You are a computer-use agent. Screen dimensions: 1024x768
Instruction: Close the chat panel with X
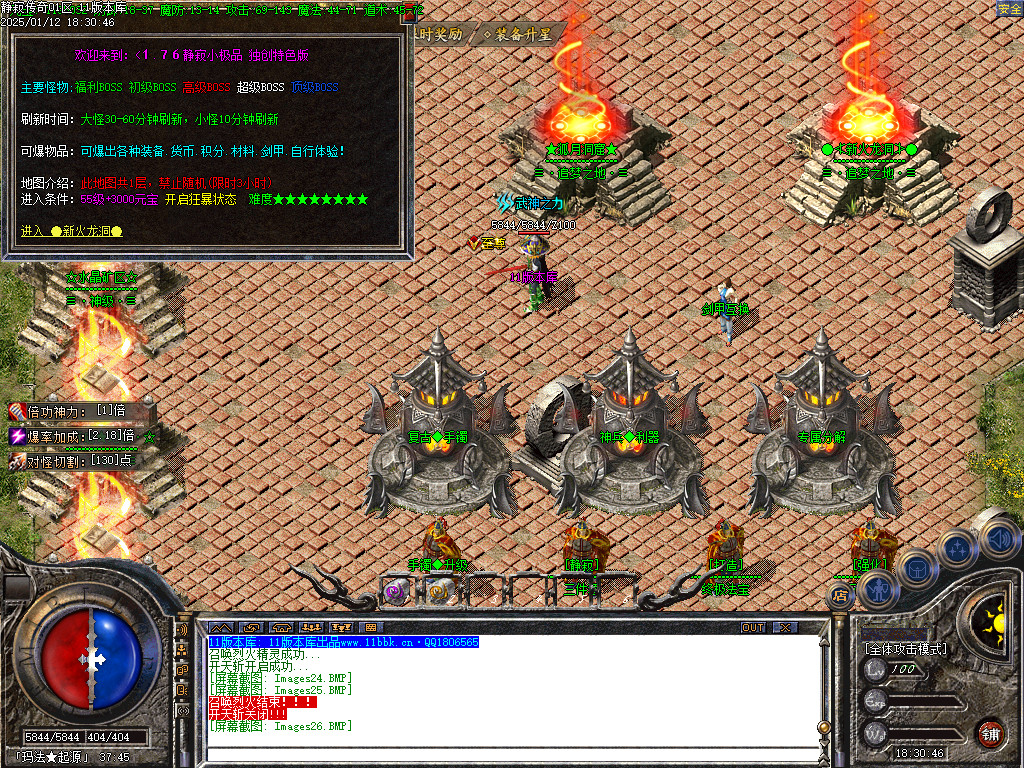[785, 627]
